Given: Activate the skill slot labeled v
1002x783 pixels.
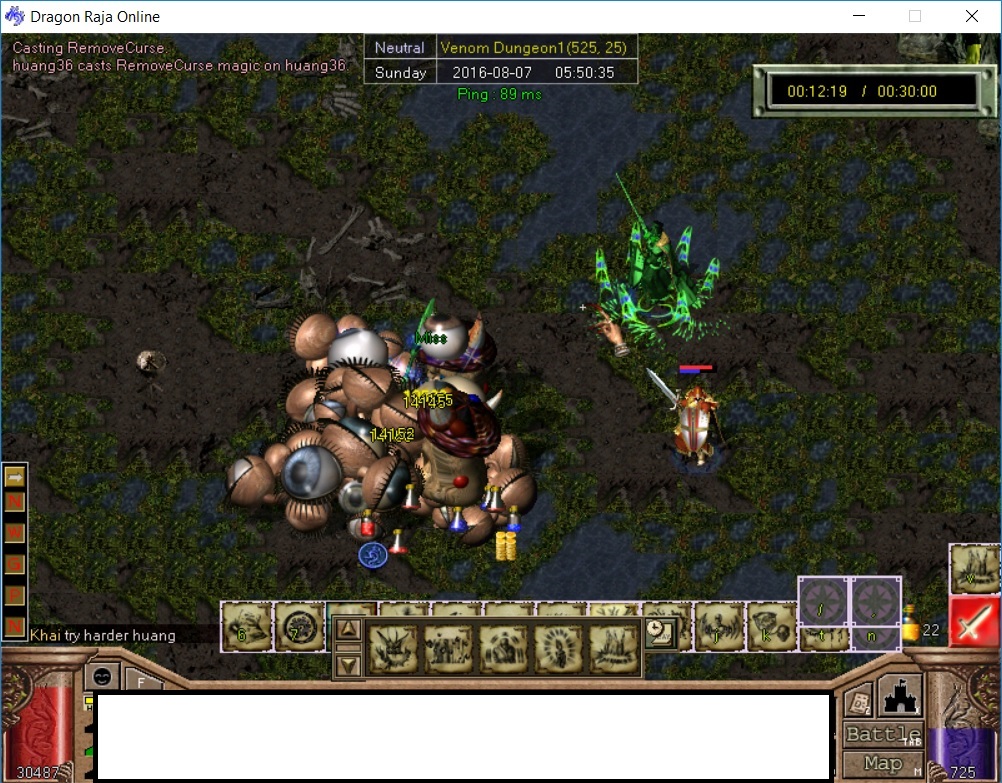Looking at the screenshot, I should (x=973, y=568).
